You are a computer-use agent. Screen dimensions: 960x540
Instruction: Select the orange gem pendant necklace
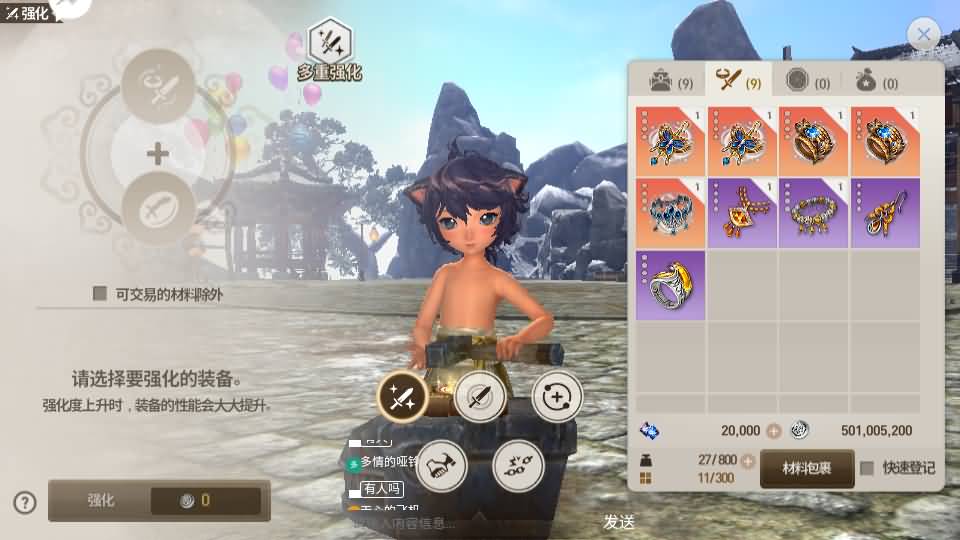click(742, 212)
